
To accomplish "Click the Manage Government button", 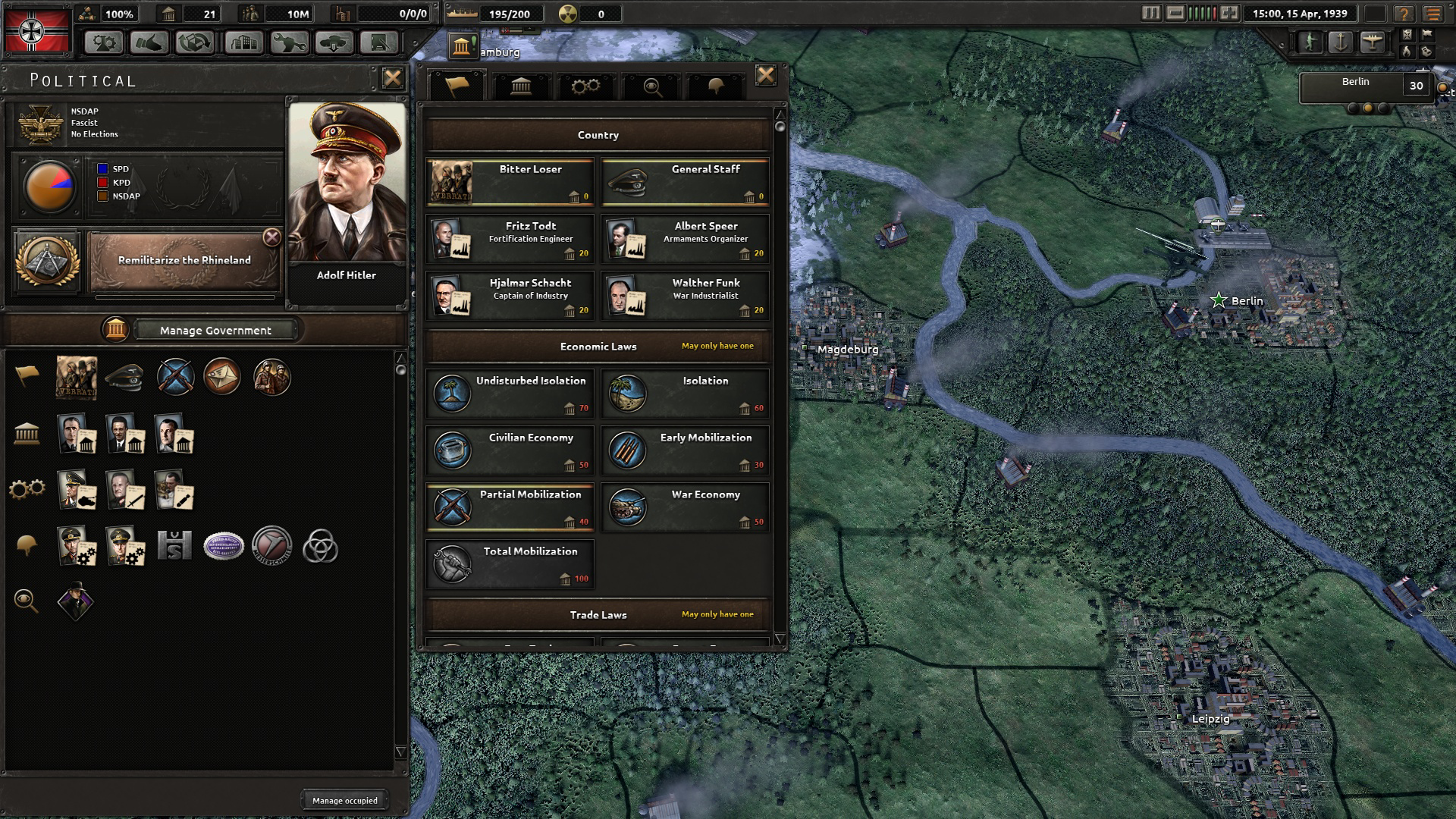I will [x=215, y=330].
